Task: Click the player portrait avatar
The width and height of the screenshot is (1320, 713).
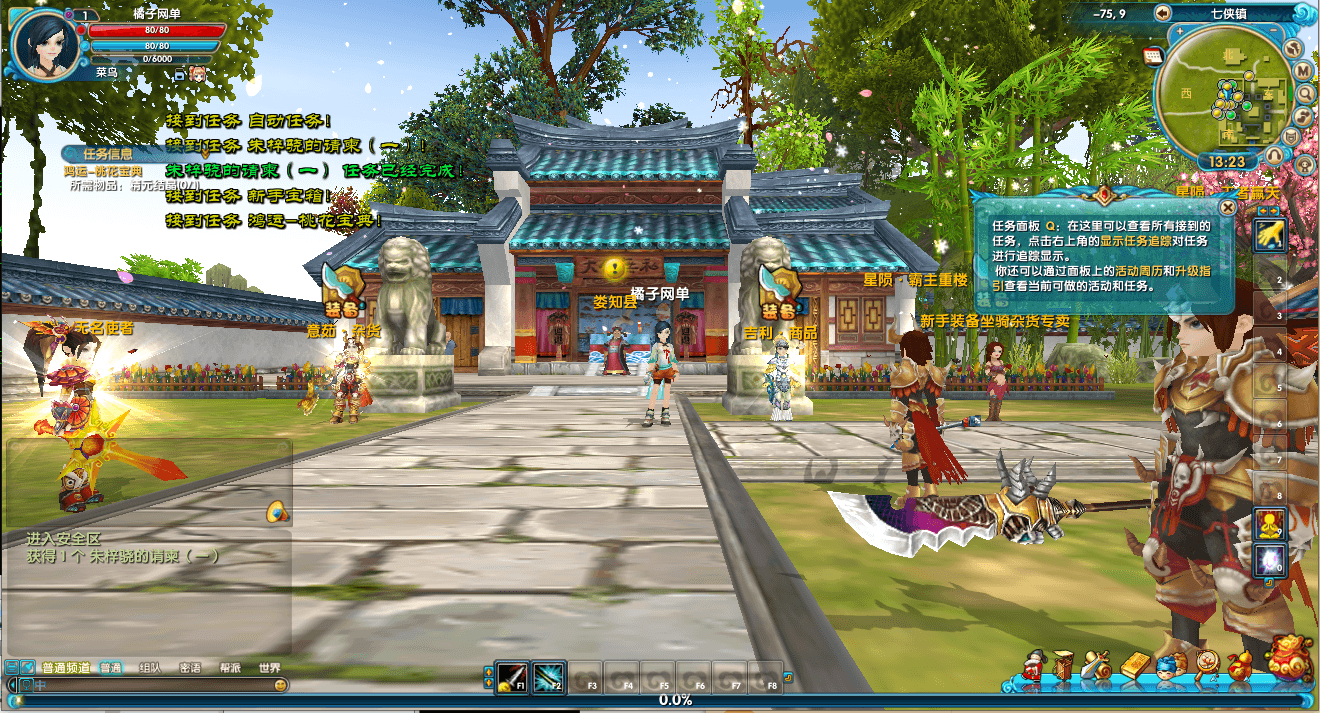Action: point(43,42)
